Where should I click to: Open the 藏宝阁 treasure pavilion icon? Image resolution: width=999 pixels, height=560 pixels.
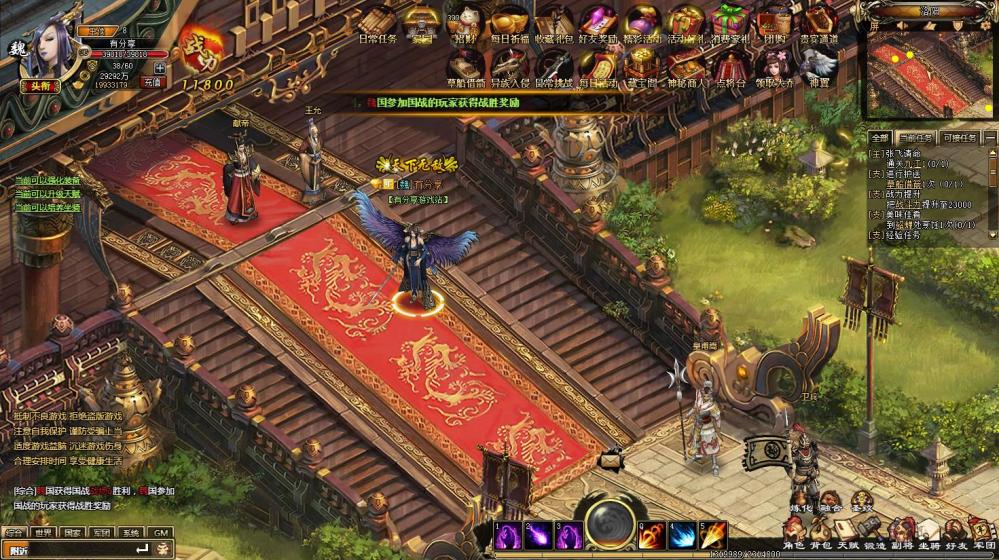pos(640,66)
